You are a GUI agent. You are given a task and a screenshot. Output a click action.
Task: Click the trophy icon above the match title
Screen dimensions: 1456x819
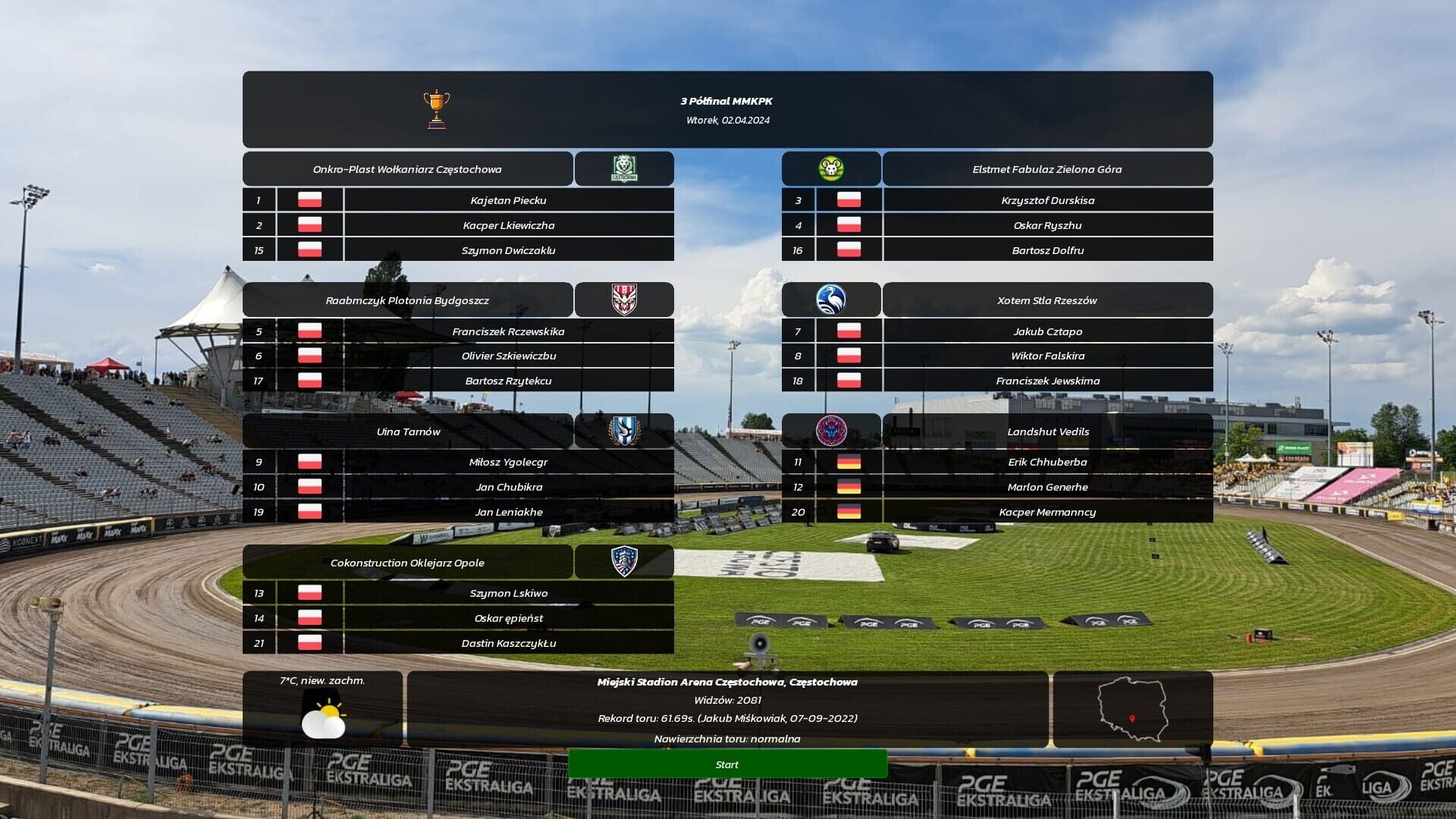(x=436, y=108)
